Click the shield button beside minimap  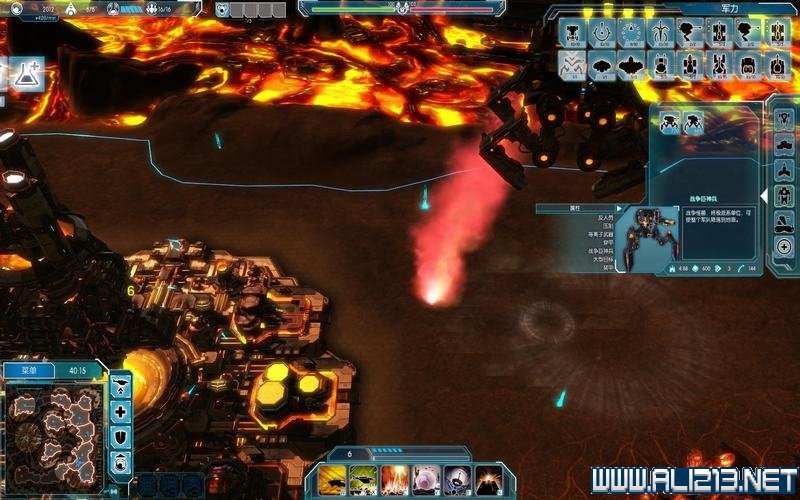[x=120, y=436]
